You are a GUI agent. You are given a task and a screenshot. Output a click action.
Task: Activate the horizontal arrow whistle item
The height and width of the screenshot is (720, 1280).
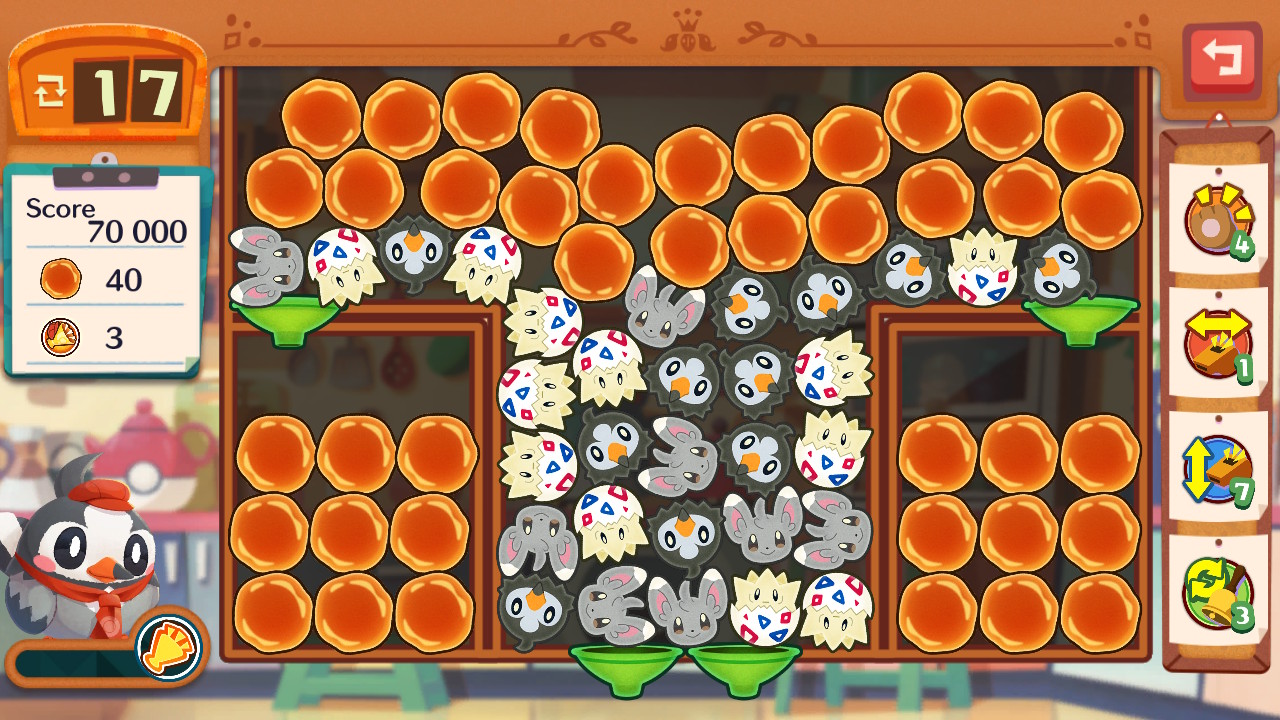click(x=1217, y=342)
